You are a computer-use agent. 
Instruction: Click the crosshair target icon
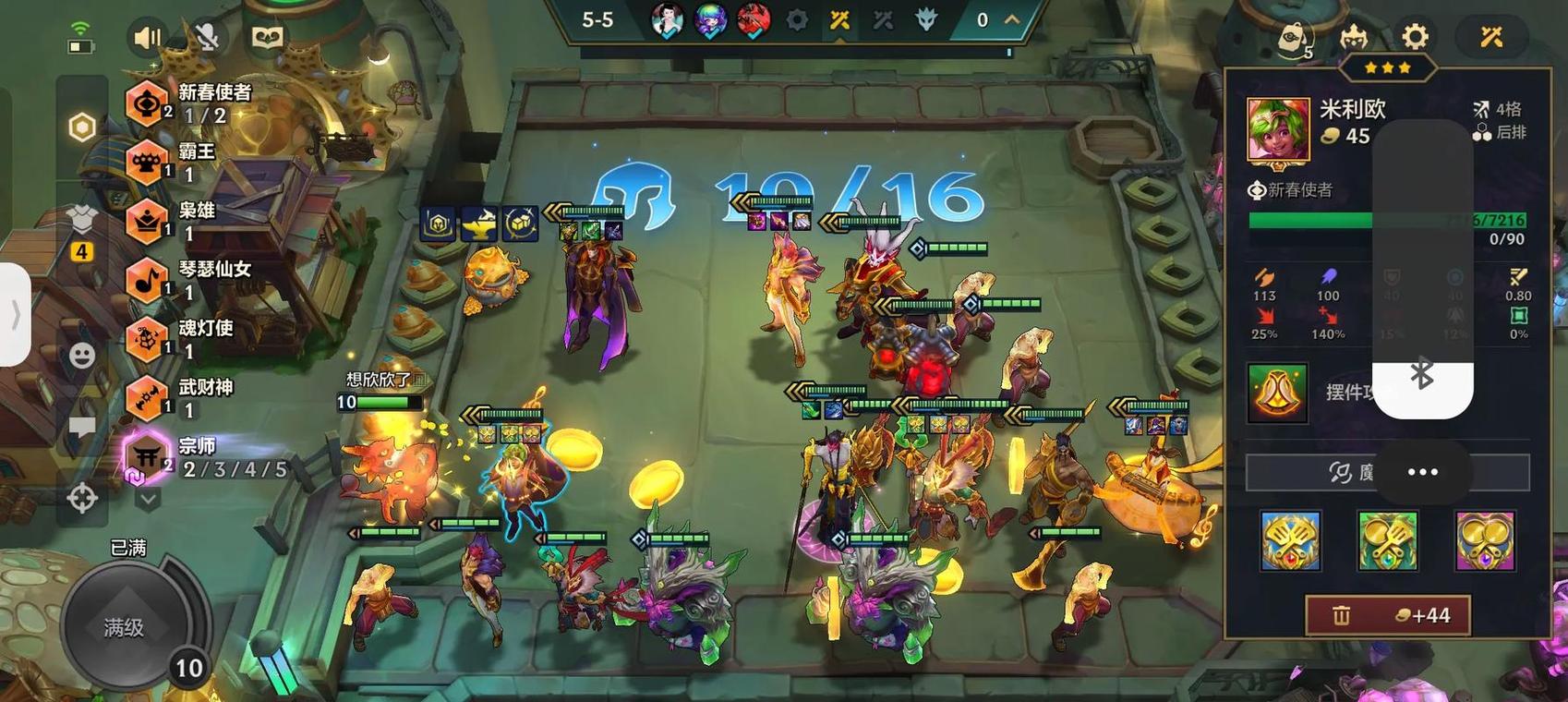click(82, 498)
